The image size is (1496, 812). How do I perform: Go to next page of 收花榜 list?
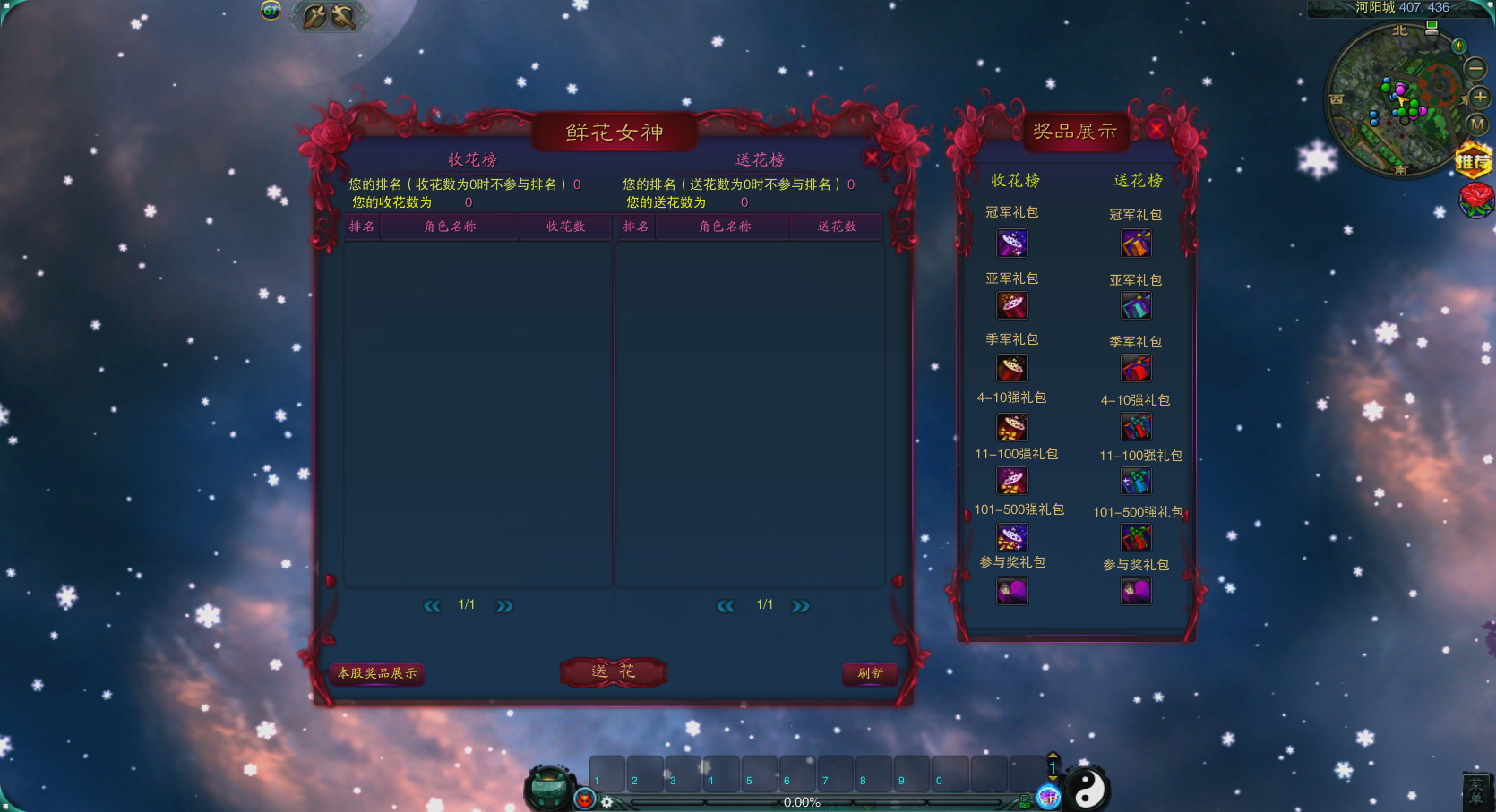click(x=504, y=606)
